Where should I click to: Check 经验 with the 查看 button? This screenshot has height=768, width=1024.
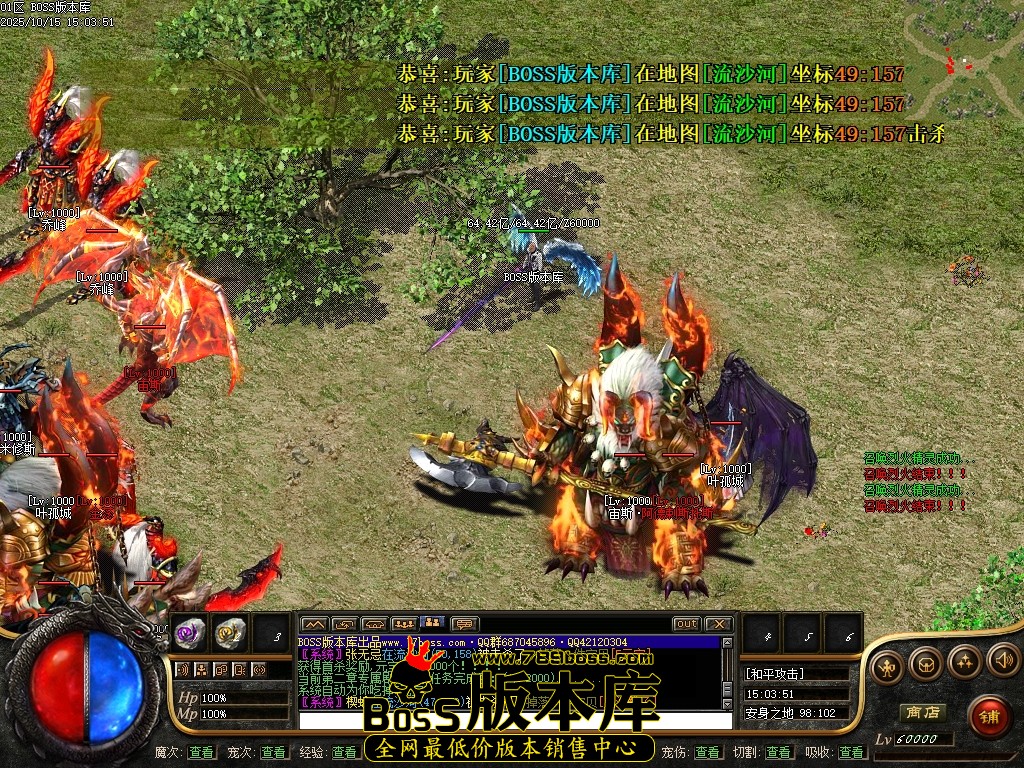[345, 752]
